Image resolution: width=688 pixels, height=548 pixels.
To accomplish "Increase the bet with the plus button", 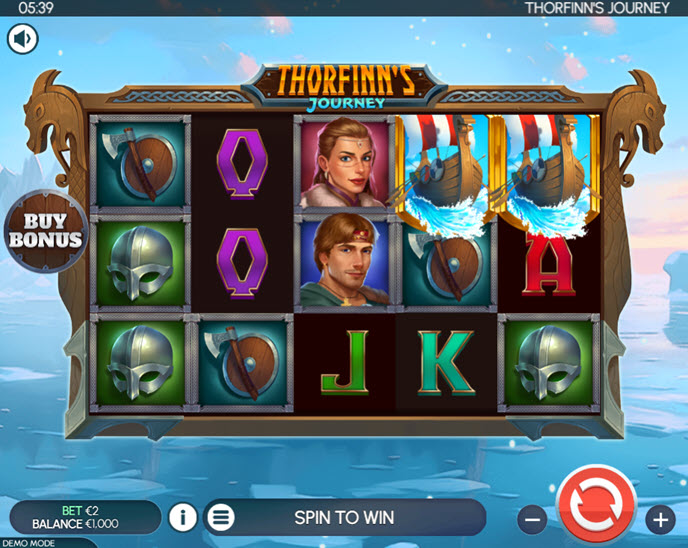I will (660, 518).
